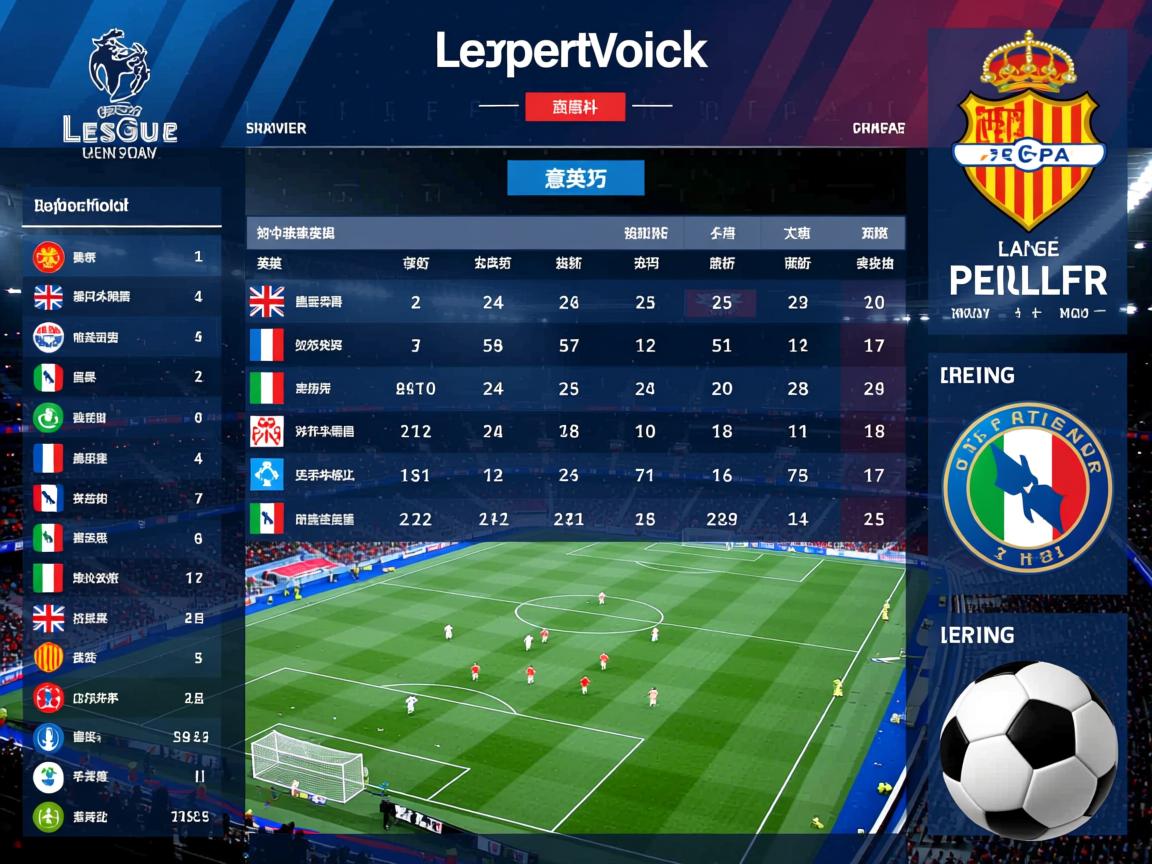Choose the French flag row in center table
1152x864 pixels.
(575, 346)
